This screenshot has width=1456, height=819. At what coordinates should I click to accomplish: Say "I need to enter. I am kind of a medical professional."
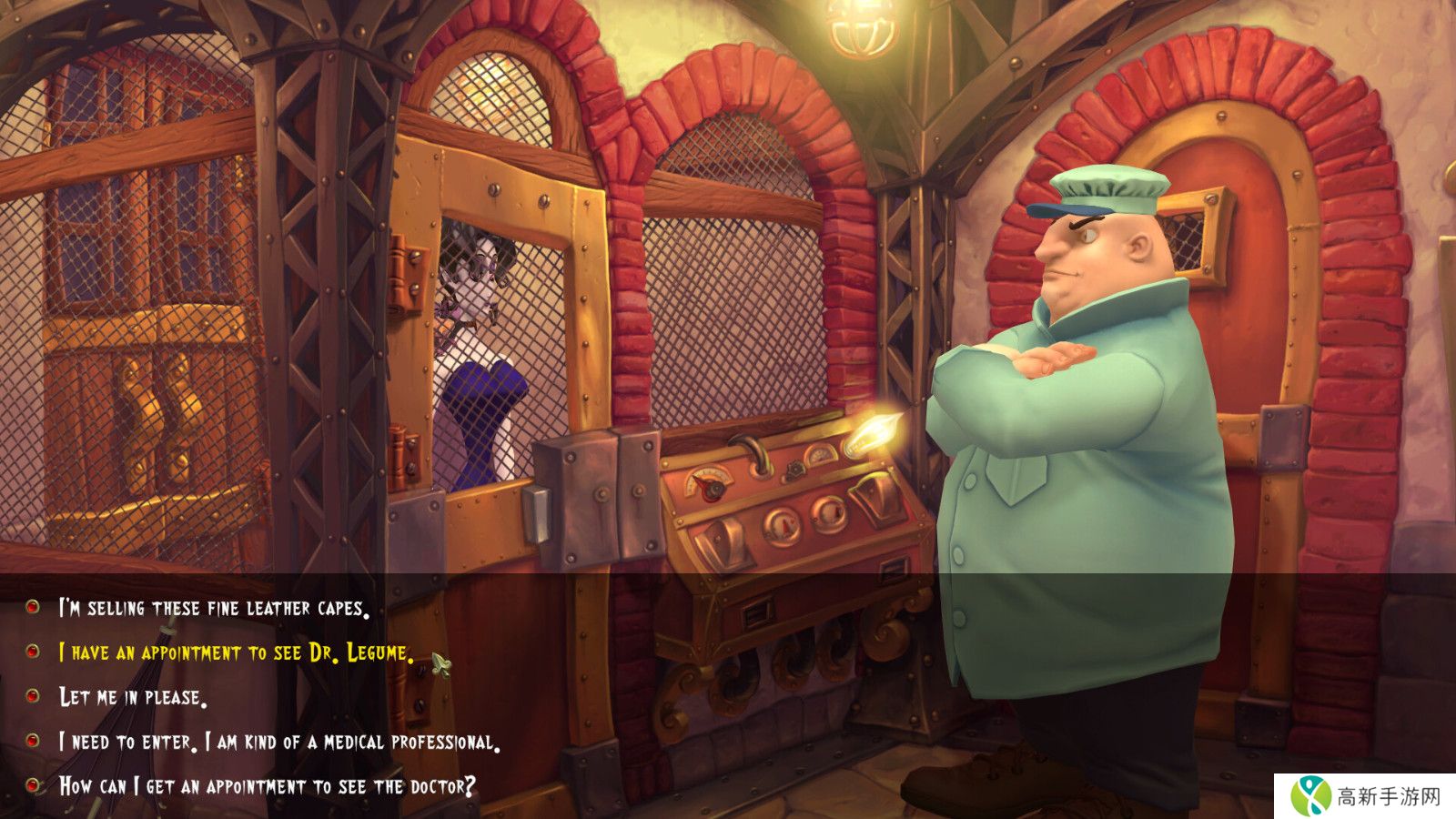(x=279, y=743)
